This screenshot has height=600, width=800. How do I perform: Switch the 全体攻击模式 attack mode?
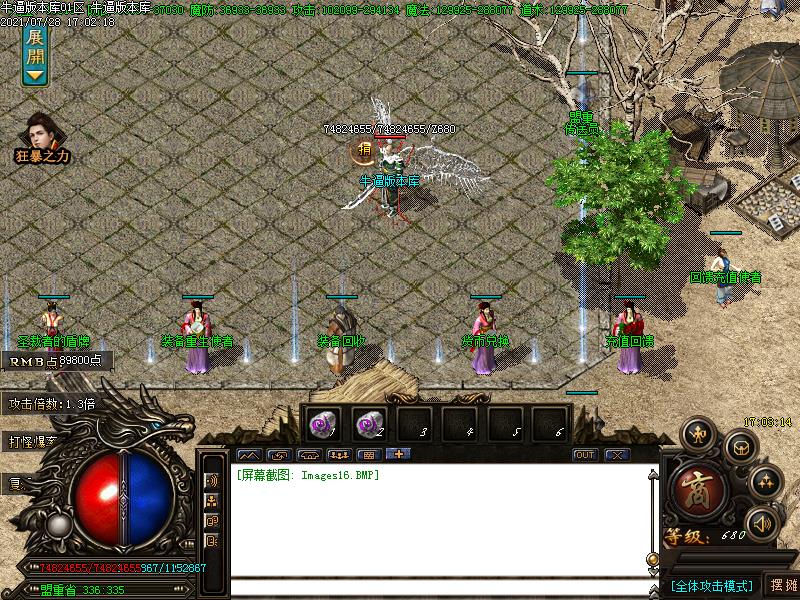point(711,585)
